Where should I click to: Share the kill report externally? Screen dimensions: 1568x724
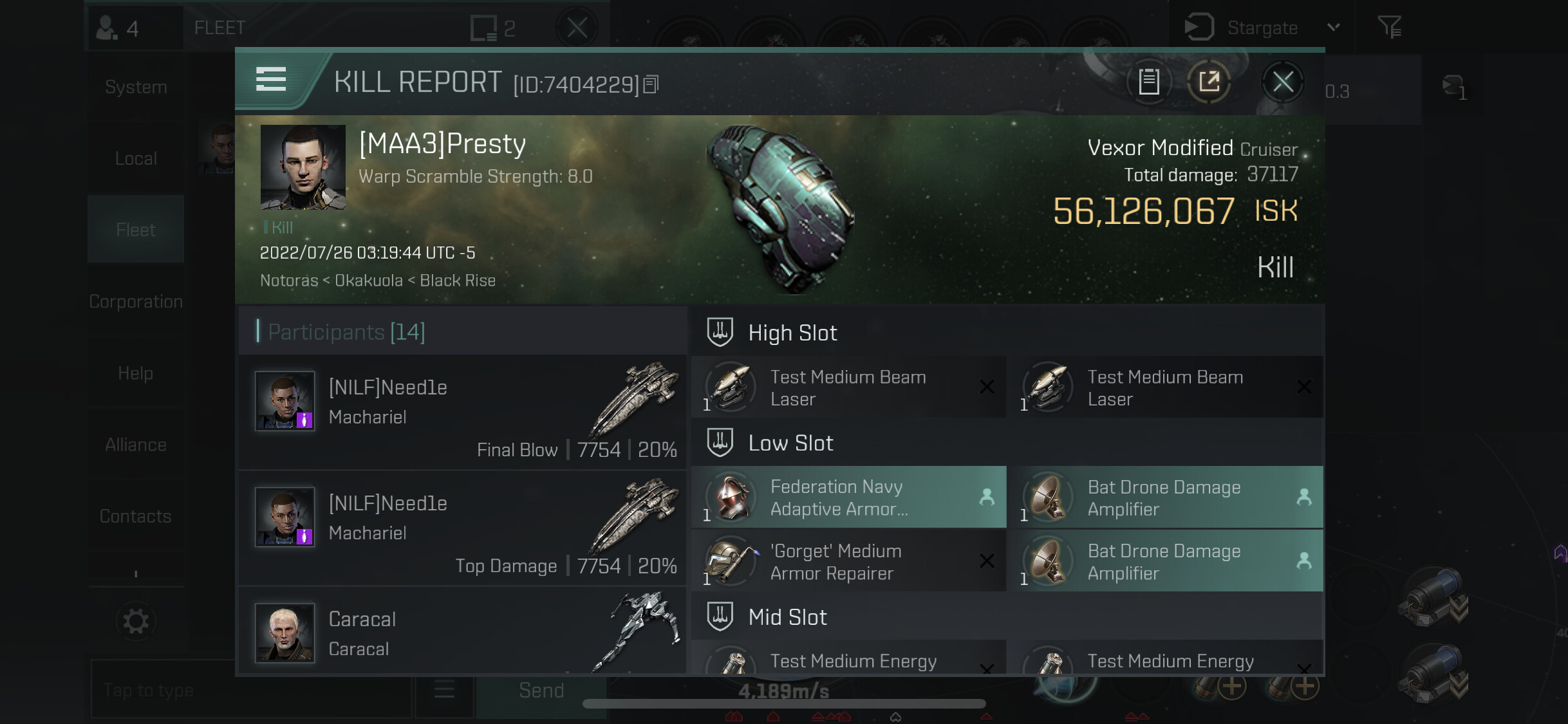(x=1209, y=82)
